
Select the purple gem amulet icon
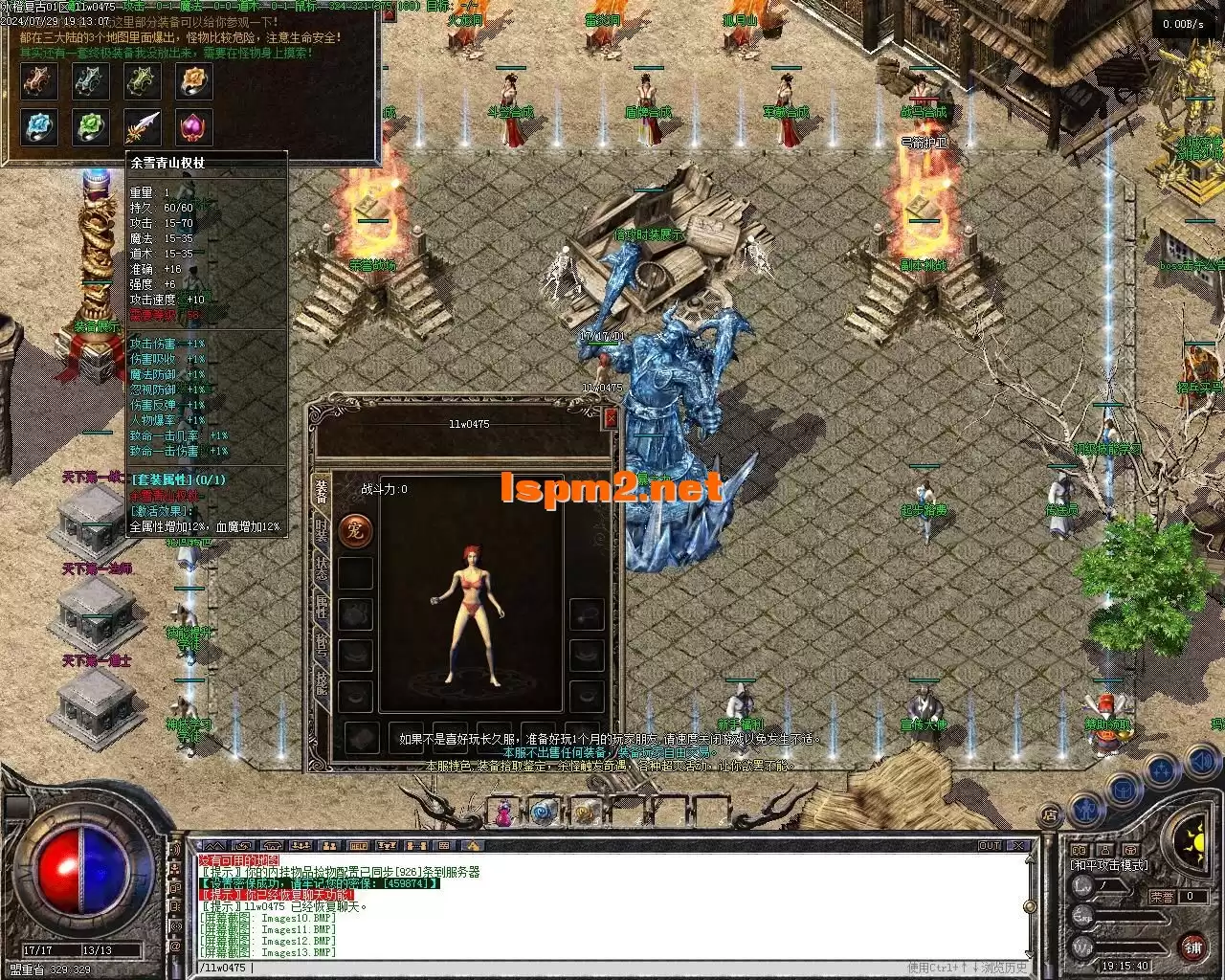194,125
